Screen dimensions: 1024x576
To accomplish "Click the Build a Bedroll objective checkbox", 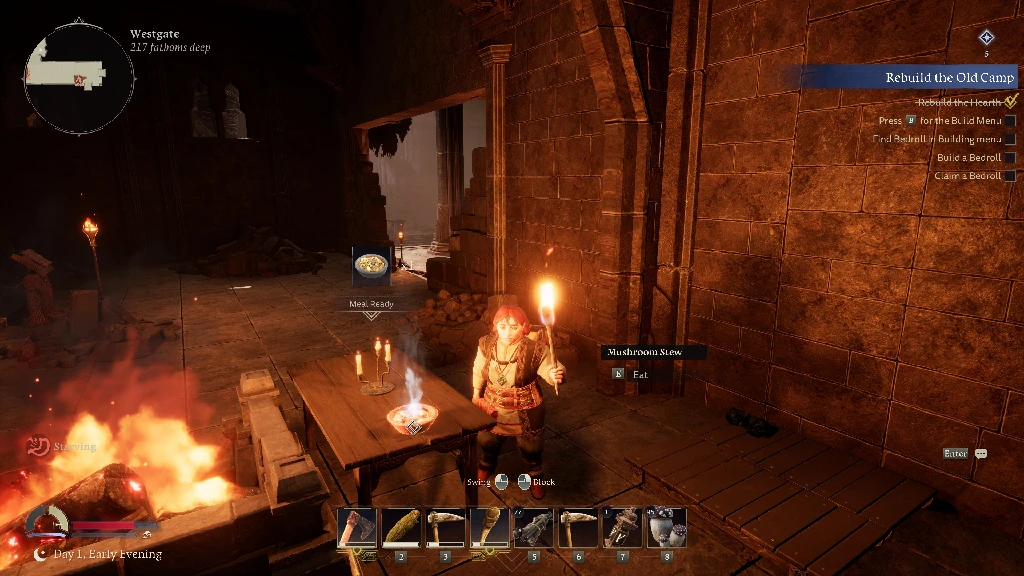I will pyautogui.click(x=1009, y=158).
